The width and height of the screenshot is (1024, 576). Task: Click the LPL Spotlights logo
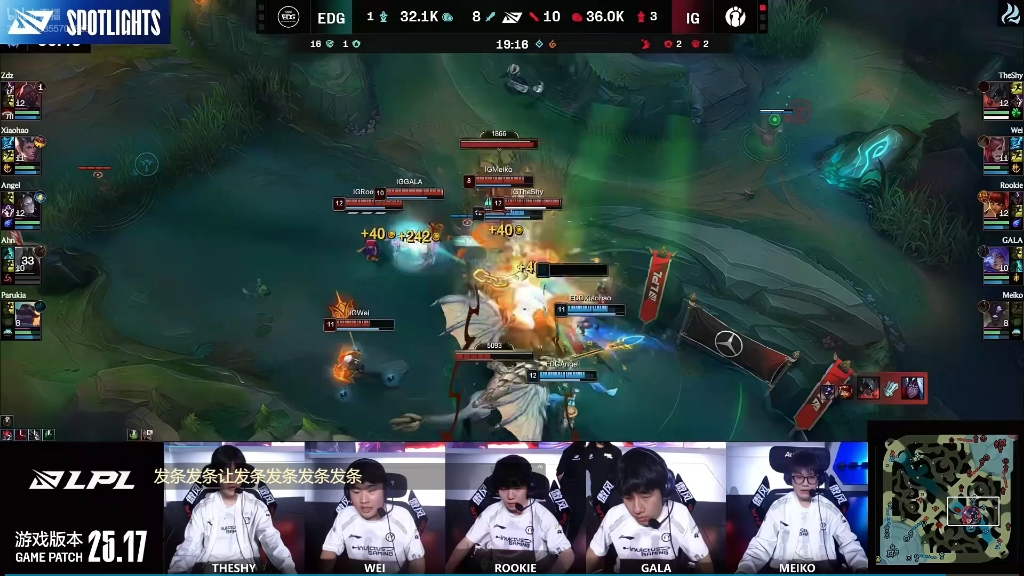tap(84, 22)
